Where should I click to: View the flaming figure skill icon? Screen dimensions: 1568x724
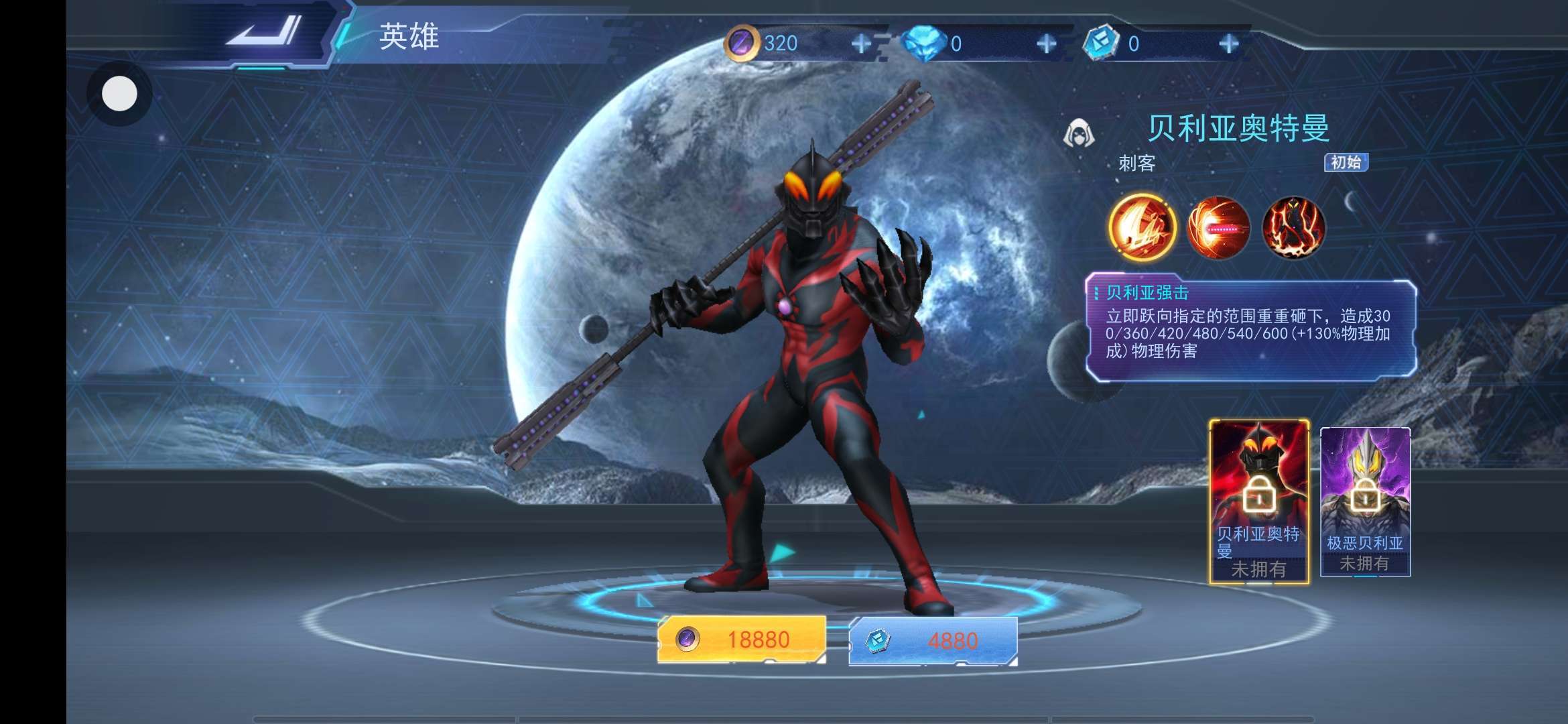click(1293, 228)
